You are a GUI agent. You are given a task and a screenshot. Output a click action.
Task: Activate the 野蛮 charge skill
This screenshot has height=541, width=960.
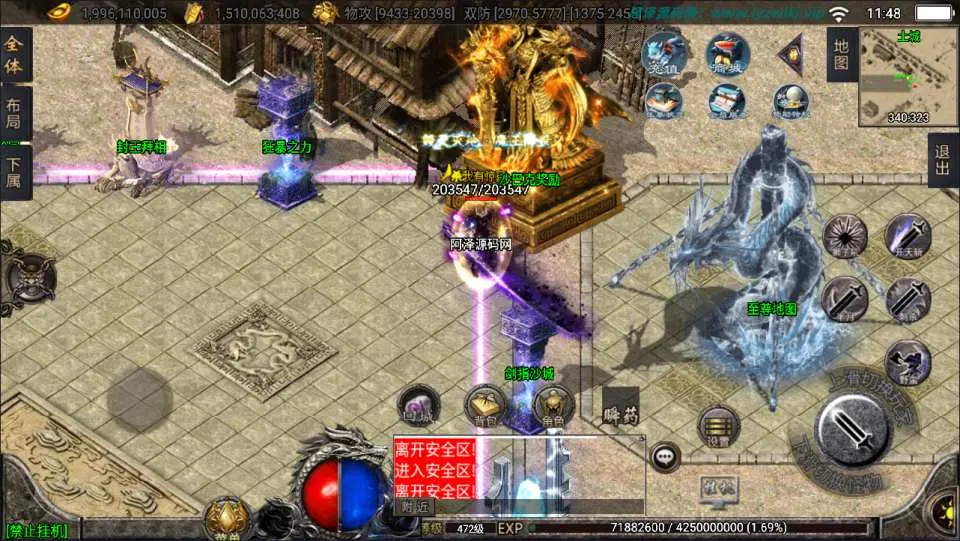pyautogui.click(x=908, y=362)
